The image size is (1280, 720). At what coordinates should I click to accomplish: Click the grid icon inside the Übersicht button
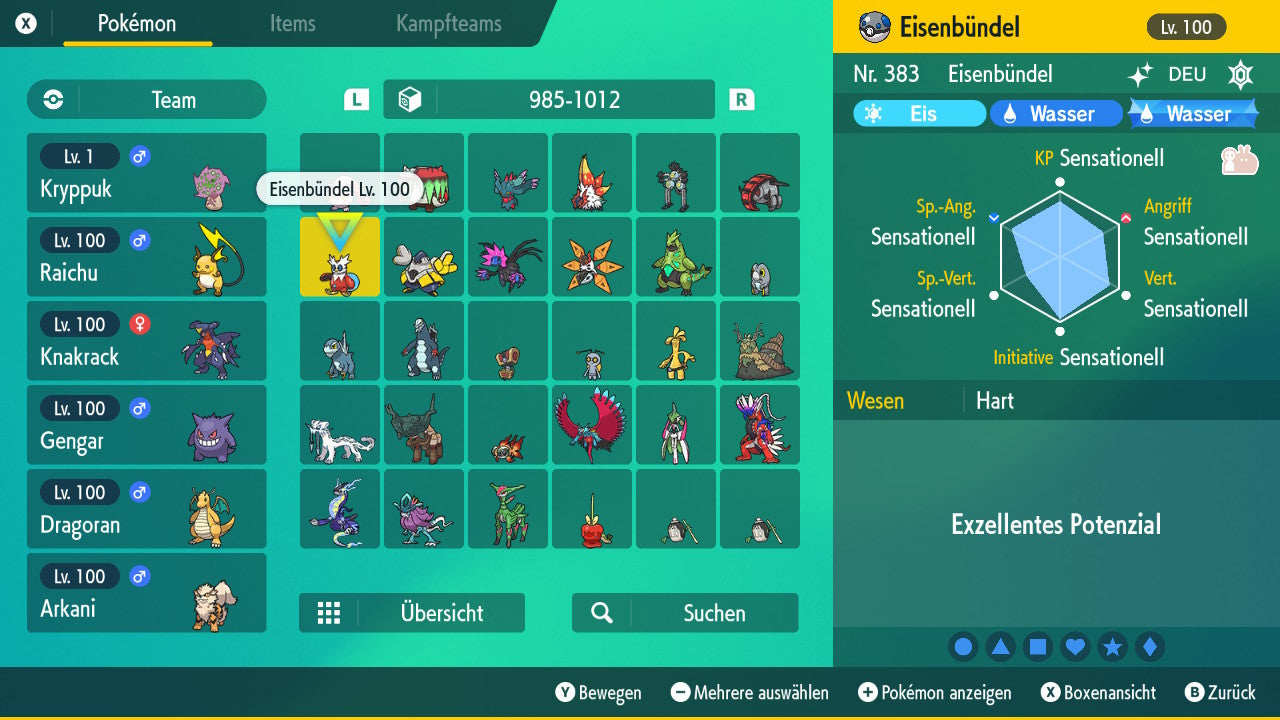point(329,612)
